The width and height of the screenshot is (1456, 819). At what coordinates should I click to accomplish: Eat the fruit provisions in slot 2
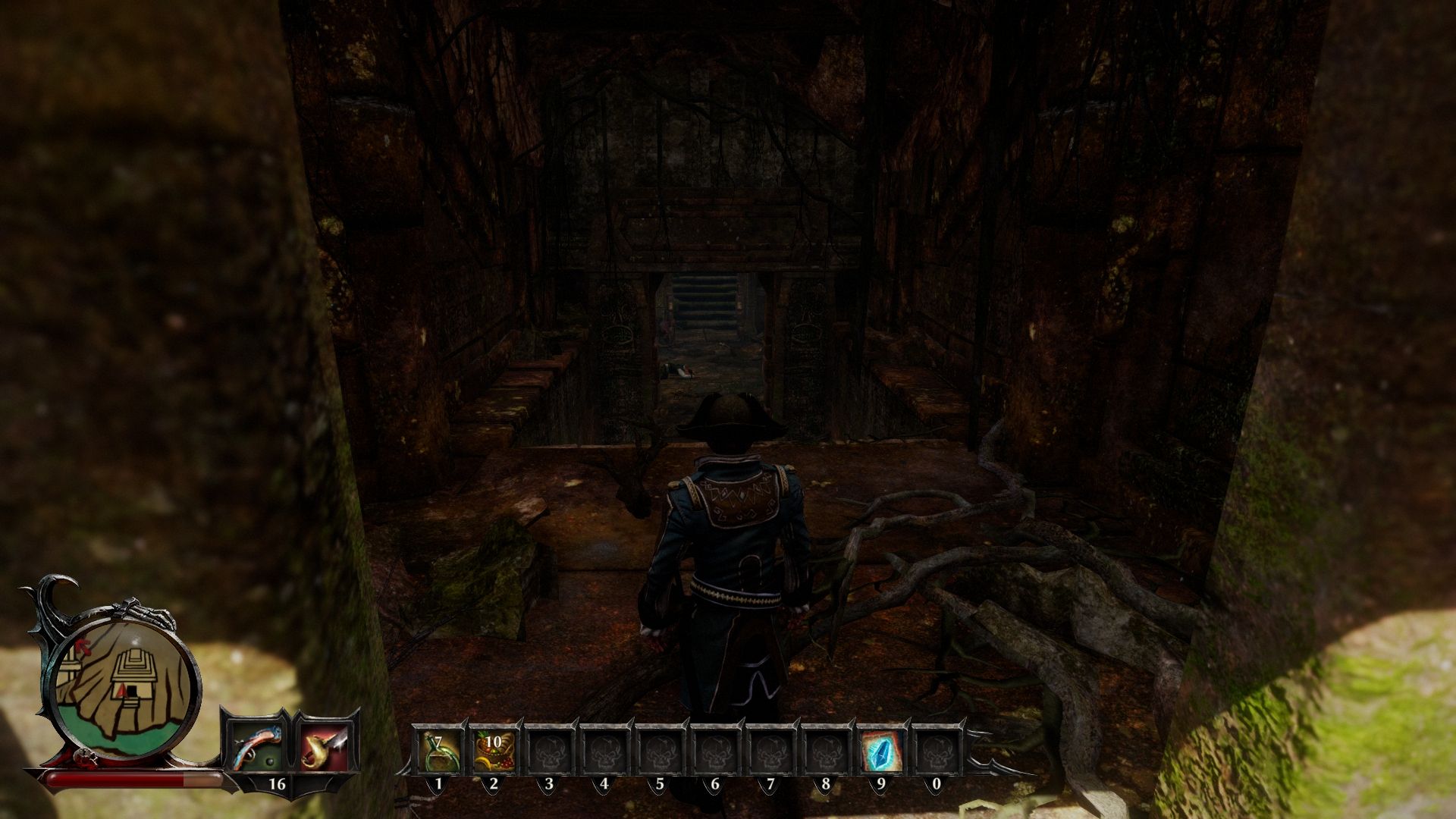point(494,751)
